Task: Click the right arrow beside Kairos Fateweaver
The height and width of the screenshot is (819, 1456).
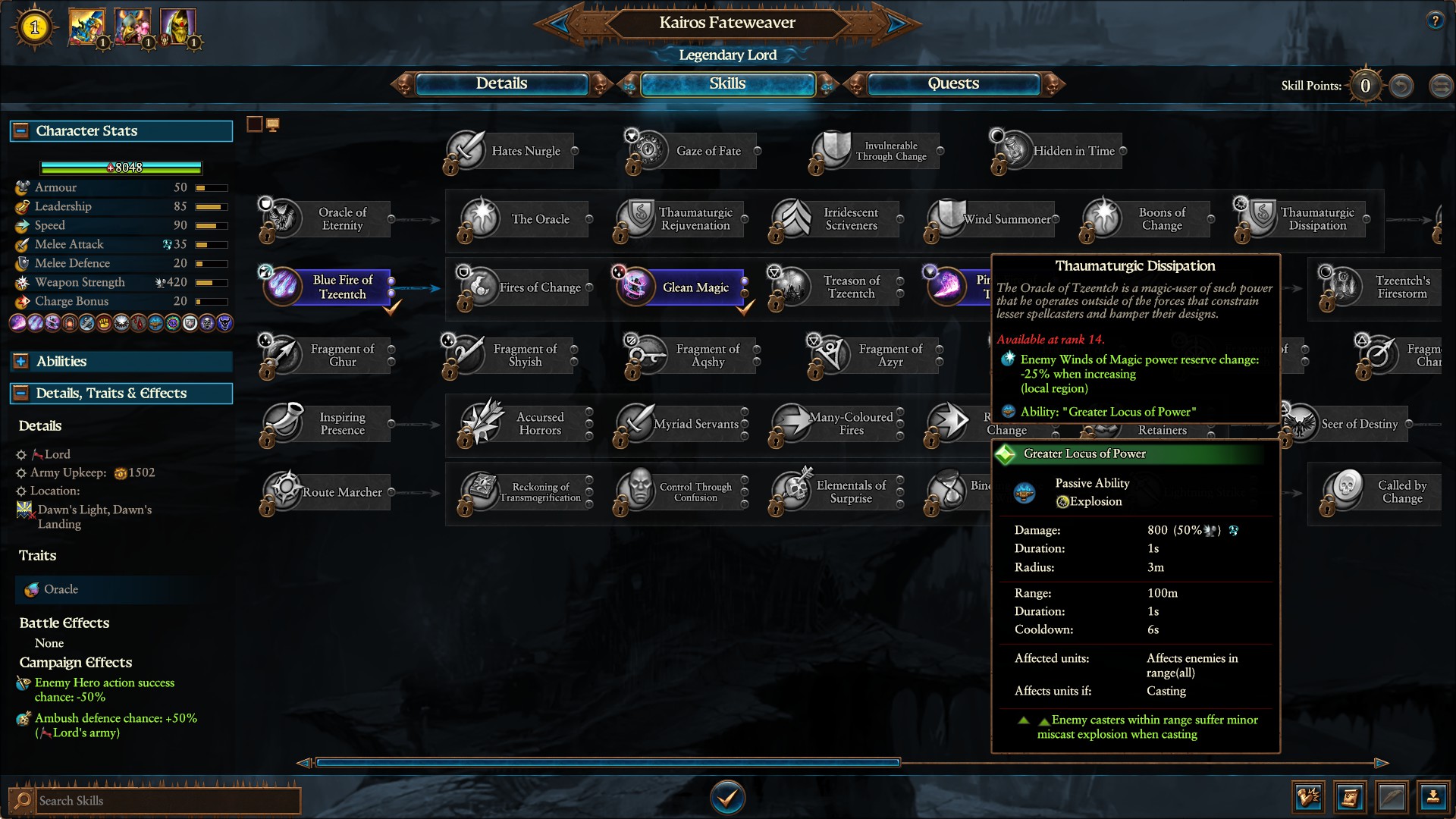Action: [897, 23]
